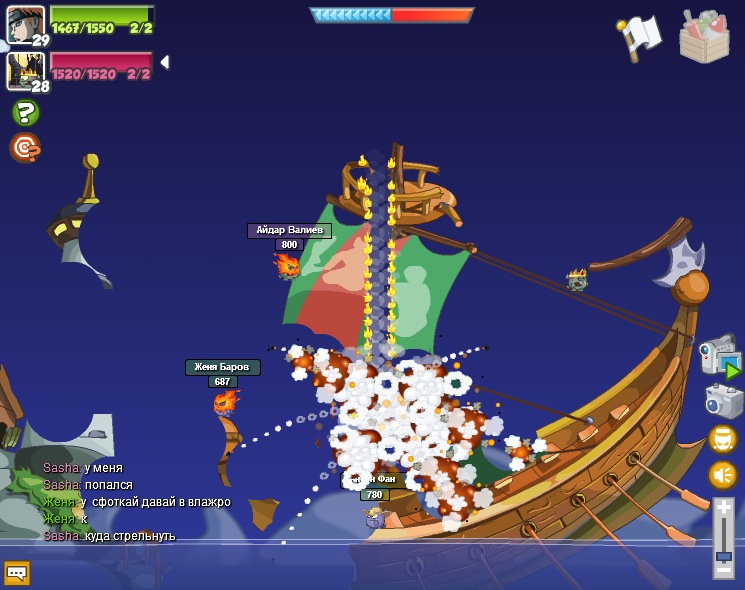745x590 pixels.
Task: Click the orange target hint button
Action: [x=24, y=147]
